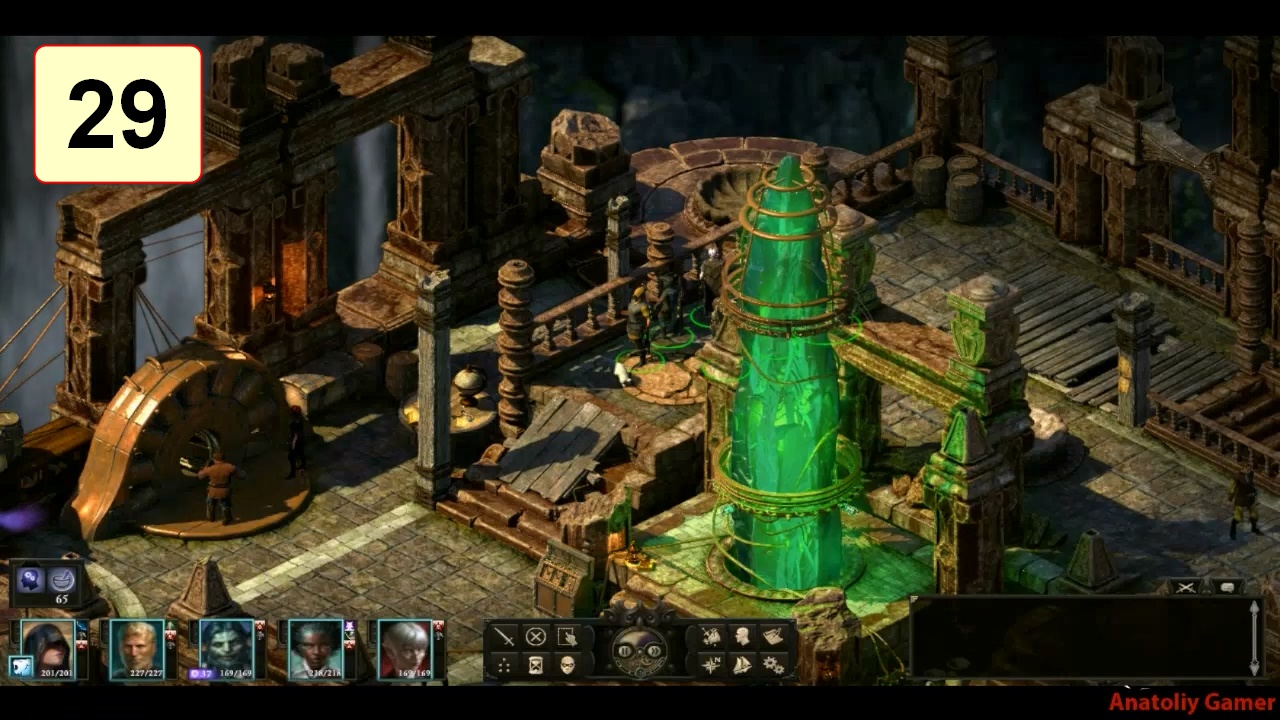Viewport: 1280px width, 720px height.
Task: Click the hourglass rest button
Action: coord(536,664)
